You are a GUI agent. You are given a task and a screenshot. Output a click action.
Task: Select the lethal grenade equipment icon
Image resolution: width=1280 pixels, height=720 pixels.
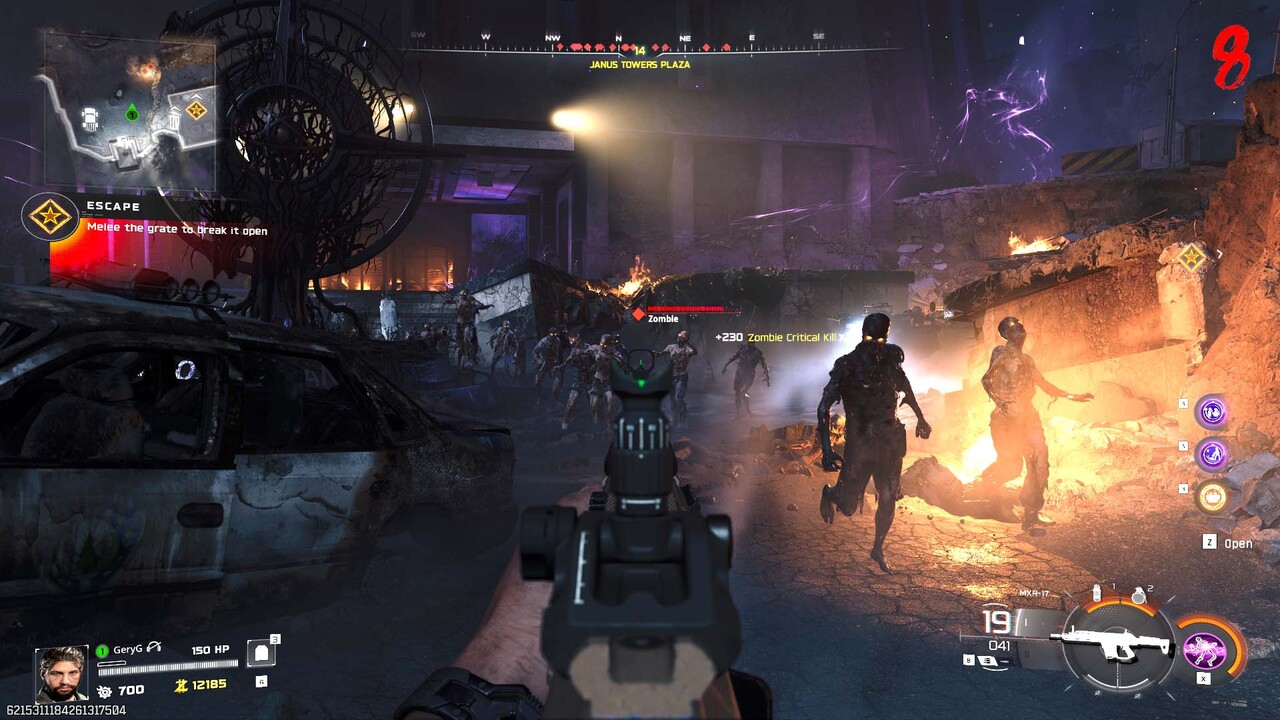click(x=1138, y=595)
